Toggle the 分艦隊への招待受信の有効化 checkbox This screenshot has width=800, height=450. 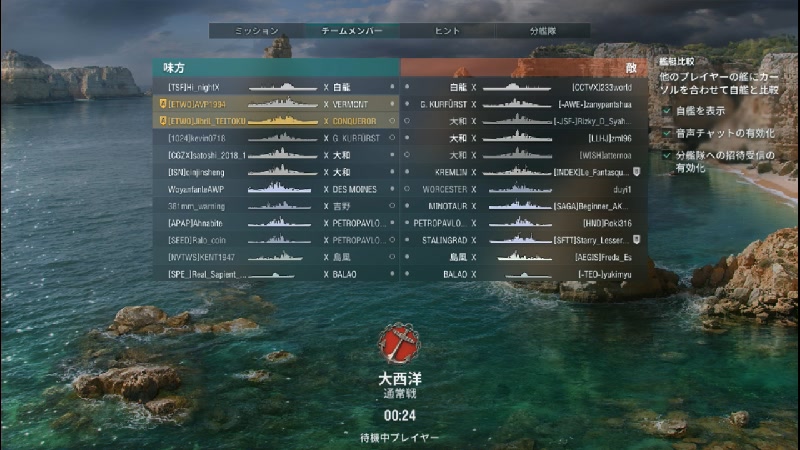pyautogui.click(x=667, y=156)
